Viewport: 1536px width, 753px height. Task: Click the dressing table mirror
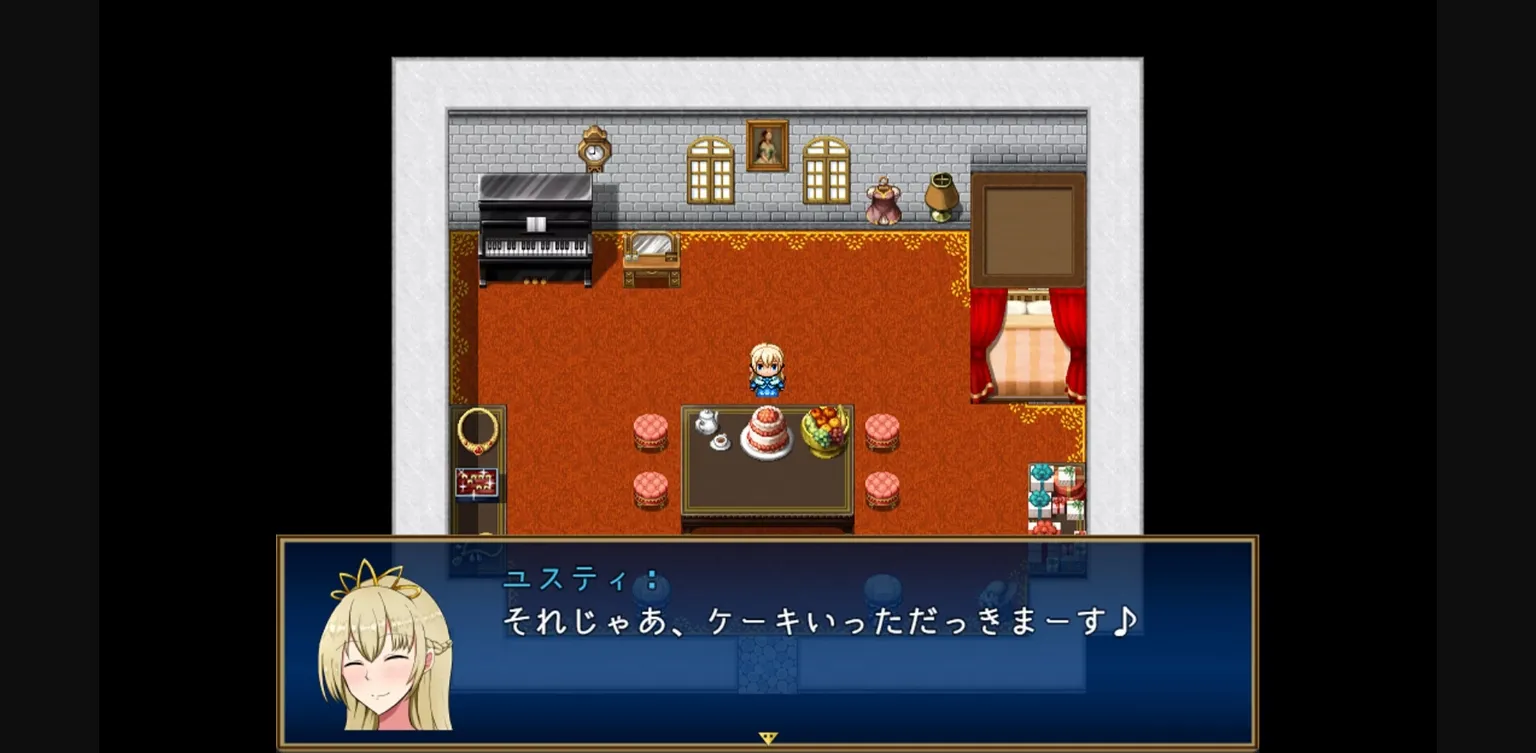tap(652, 252)
